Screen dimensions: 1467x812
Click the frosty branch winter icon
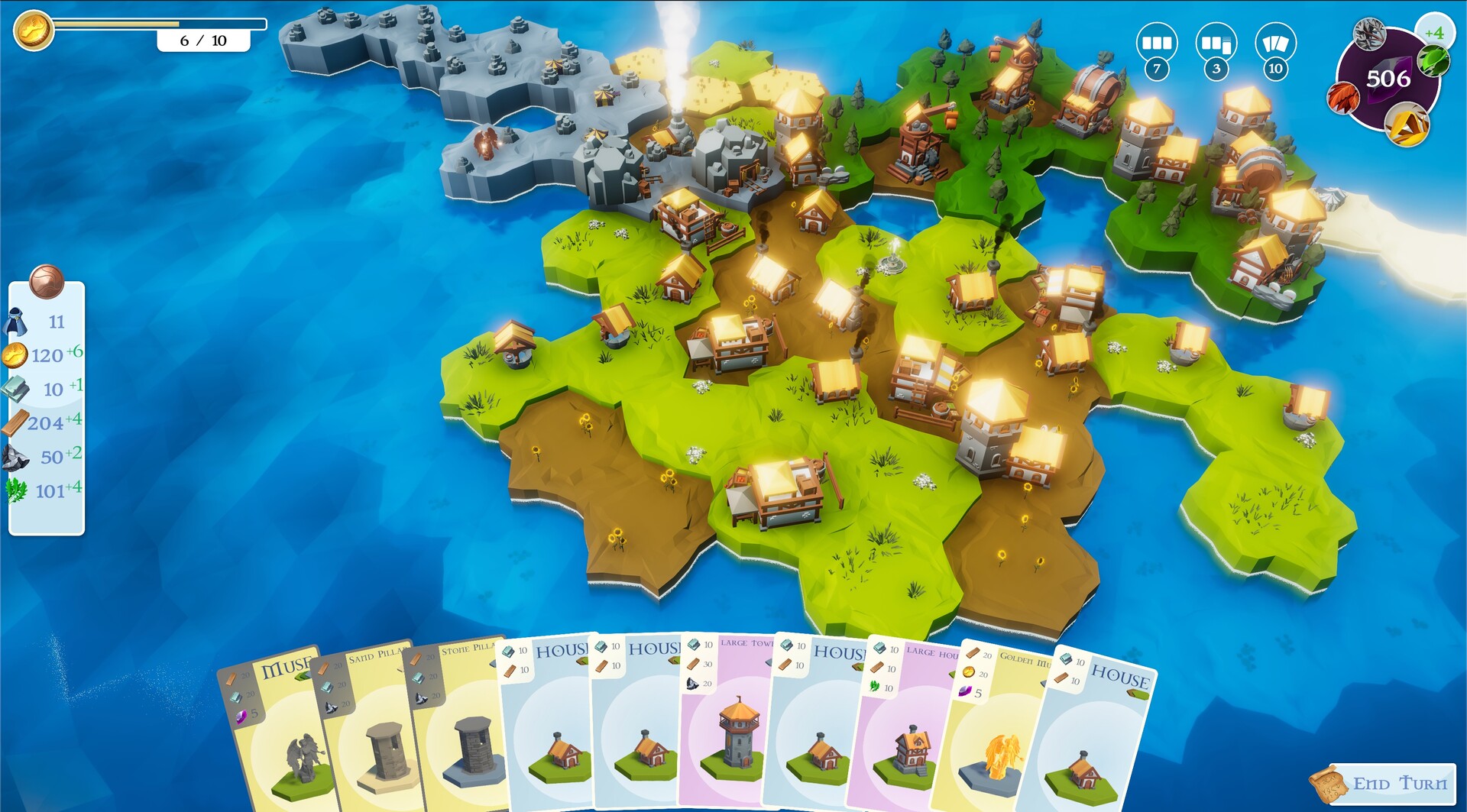(x=1369, y=34)
